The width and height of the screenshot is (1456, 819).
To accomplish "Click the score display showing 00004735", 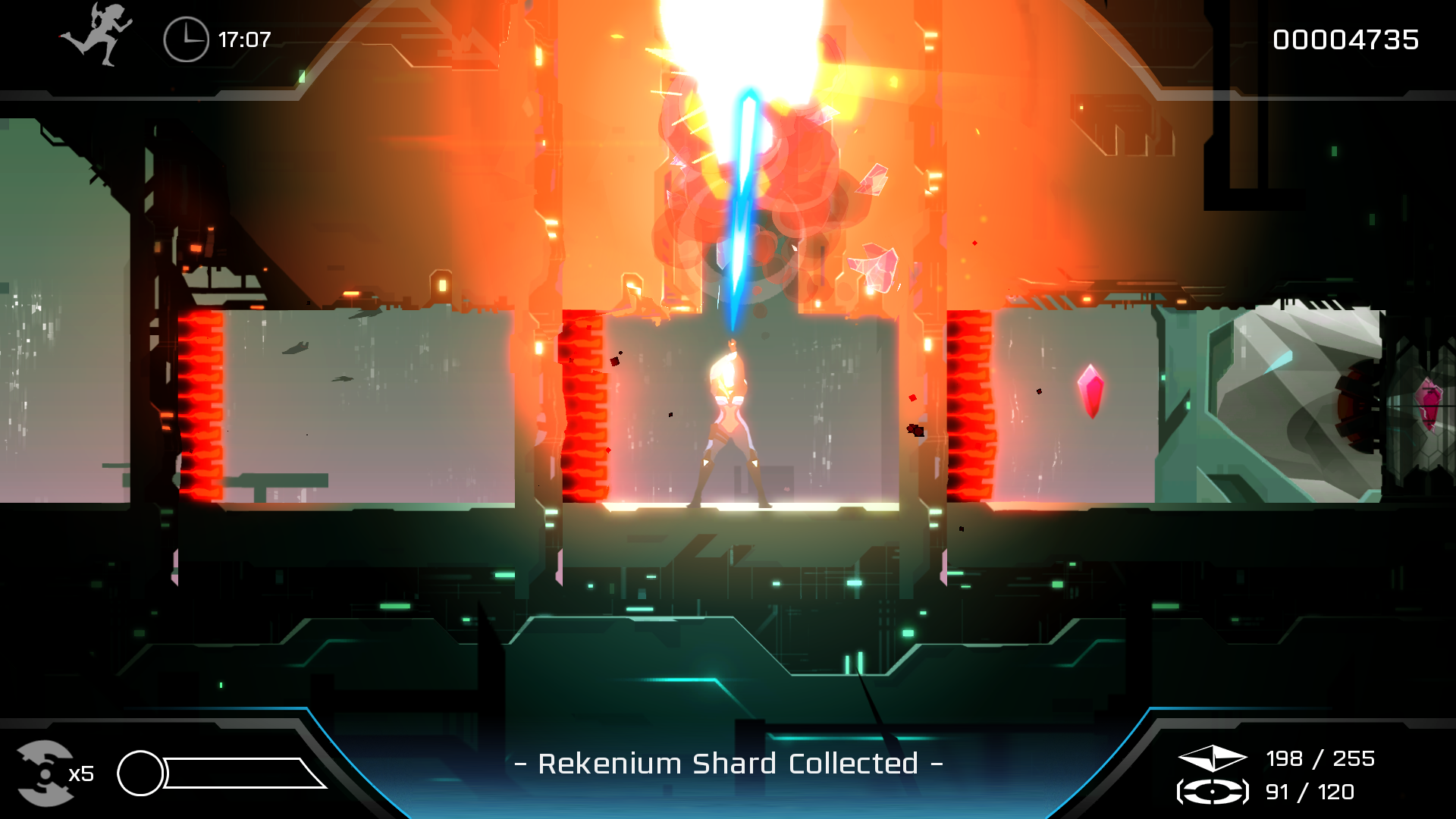I will point(1348,39).
